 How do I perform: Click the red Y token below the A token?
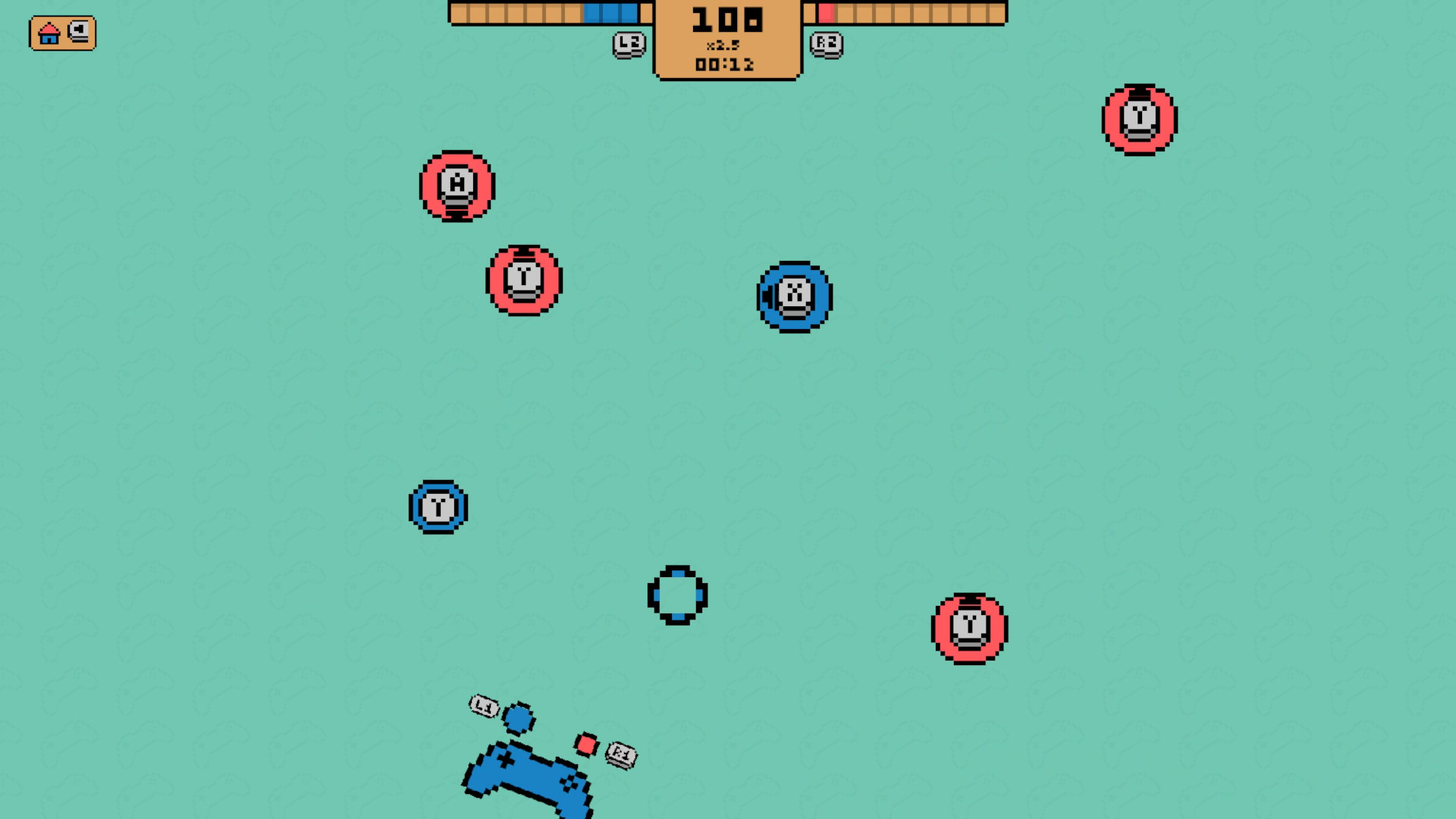[524, 280]
